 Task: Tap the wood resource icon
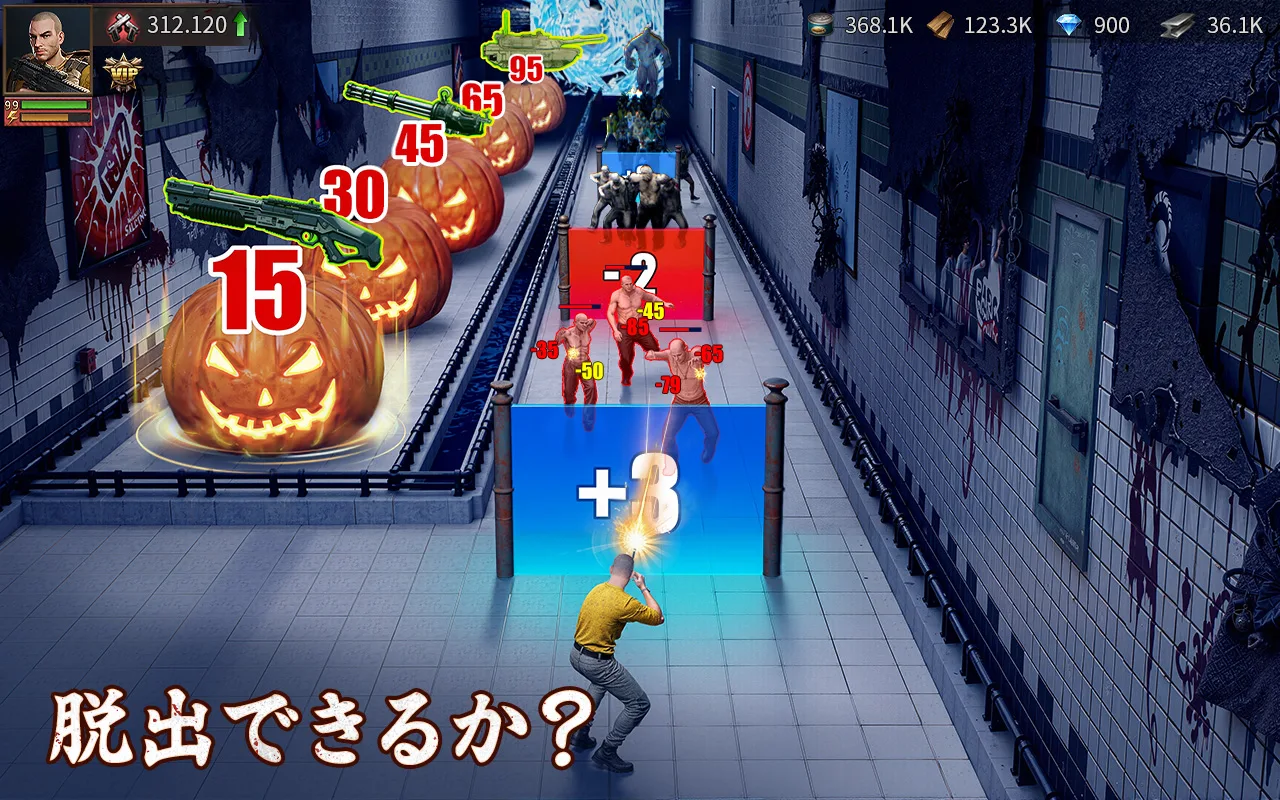click(938, 25)
